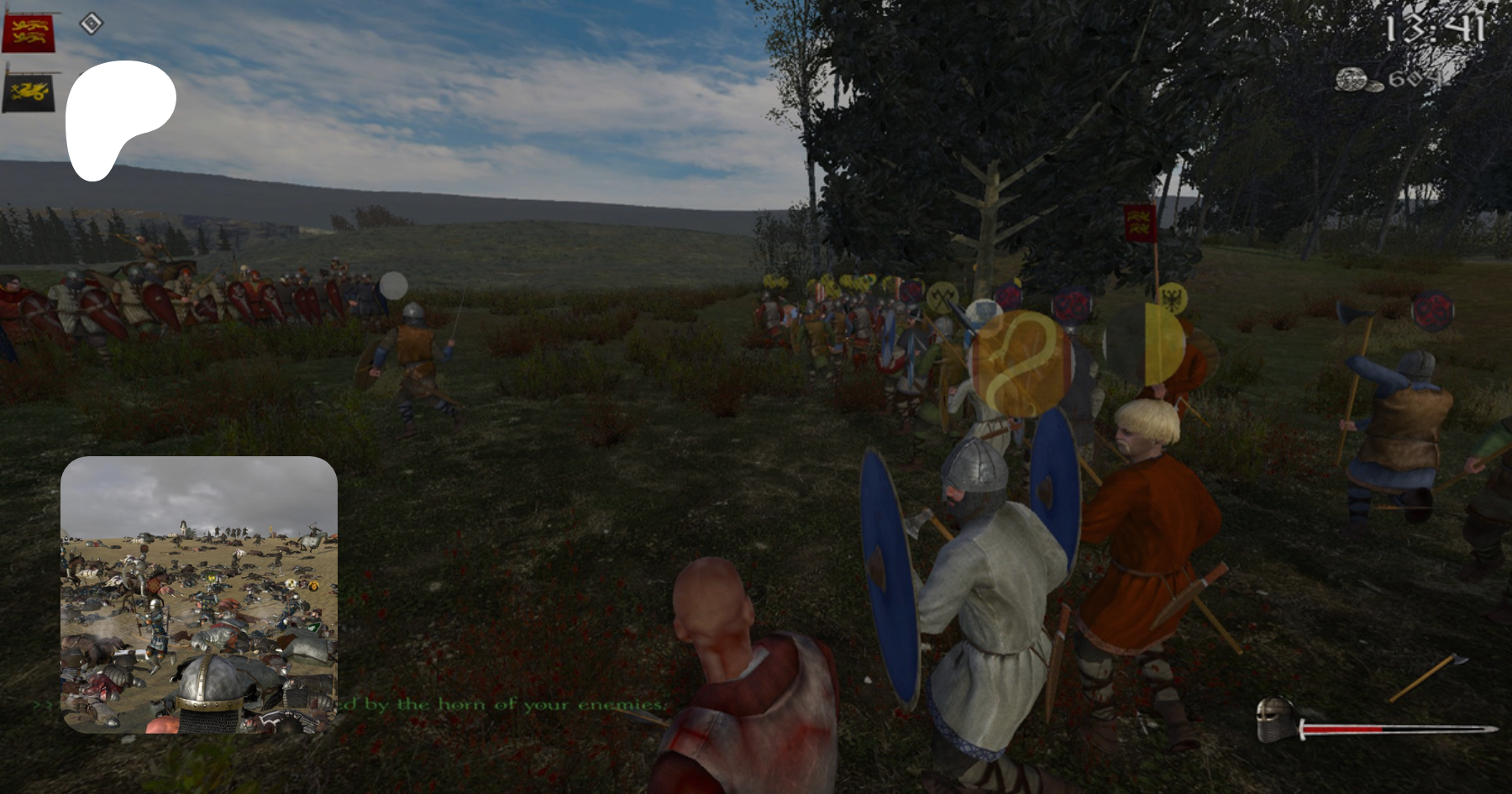
Task: Open the battlefield thumbnail overlay image
Action: [x=199, y=595]
